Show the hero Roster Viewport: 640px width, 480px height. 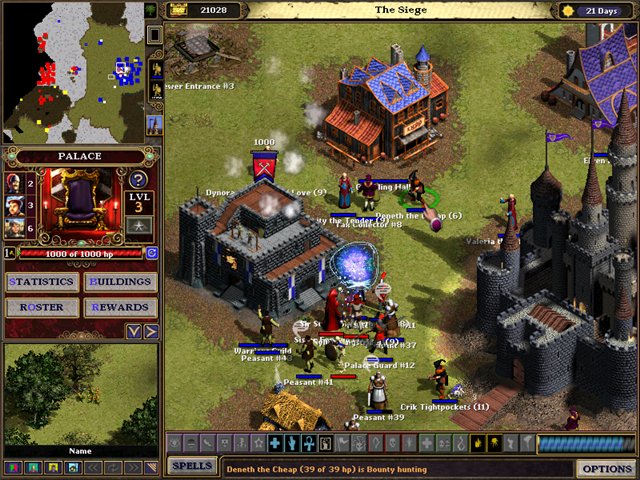pyautogui.click(x=42, y=307)
